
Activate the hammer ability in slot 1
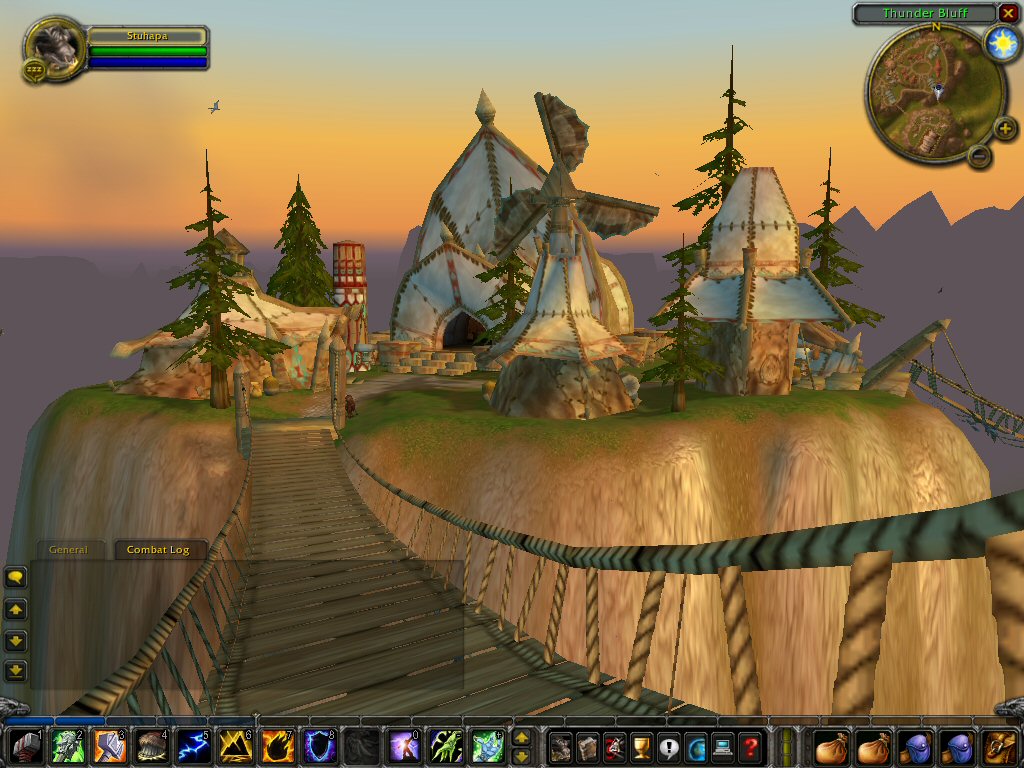25,746
